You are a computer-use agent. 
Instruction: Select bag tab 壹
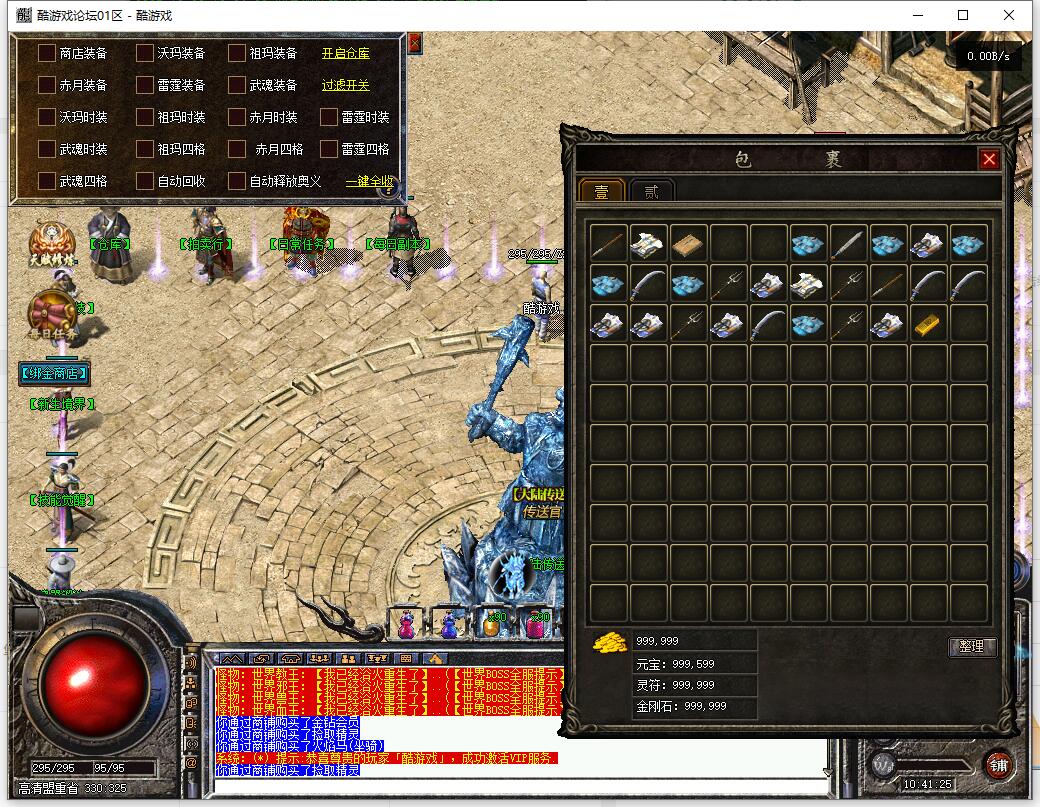coord(602,192)
